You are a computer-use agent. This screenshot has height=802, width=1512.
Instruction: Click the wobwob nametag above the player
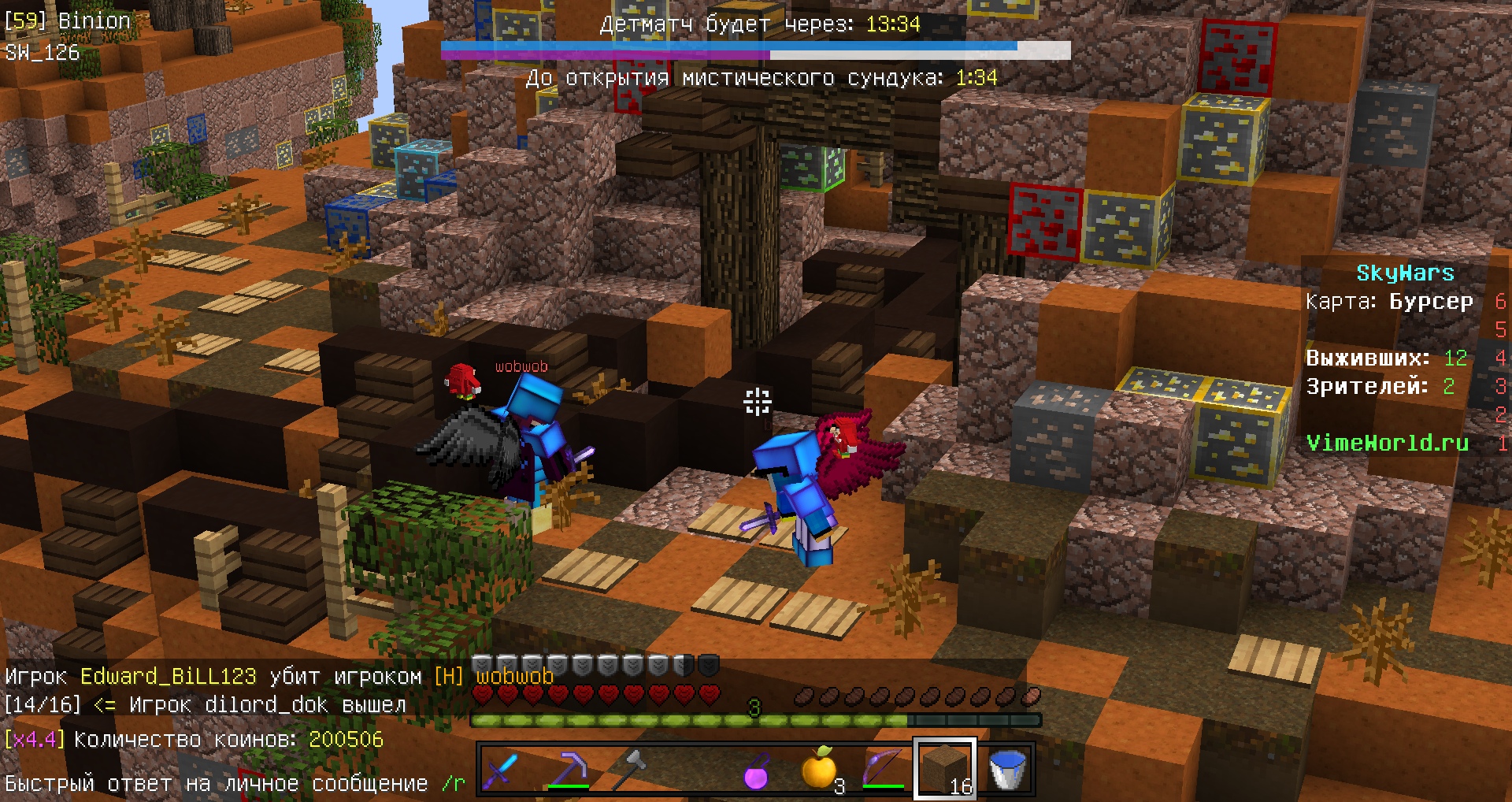[522, 366]
